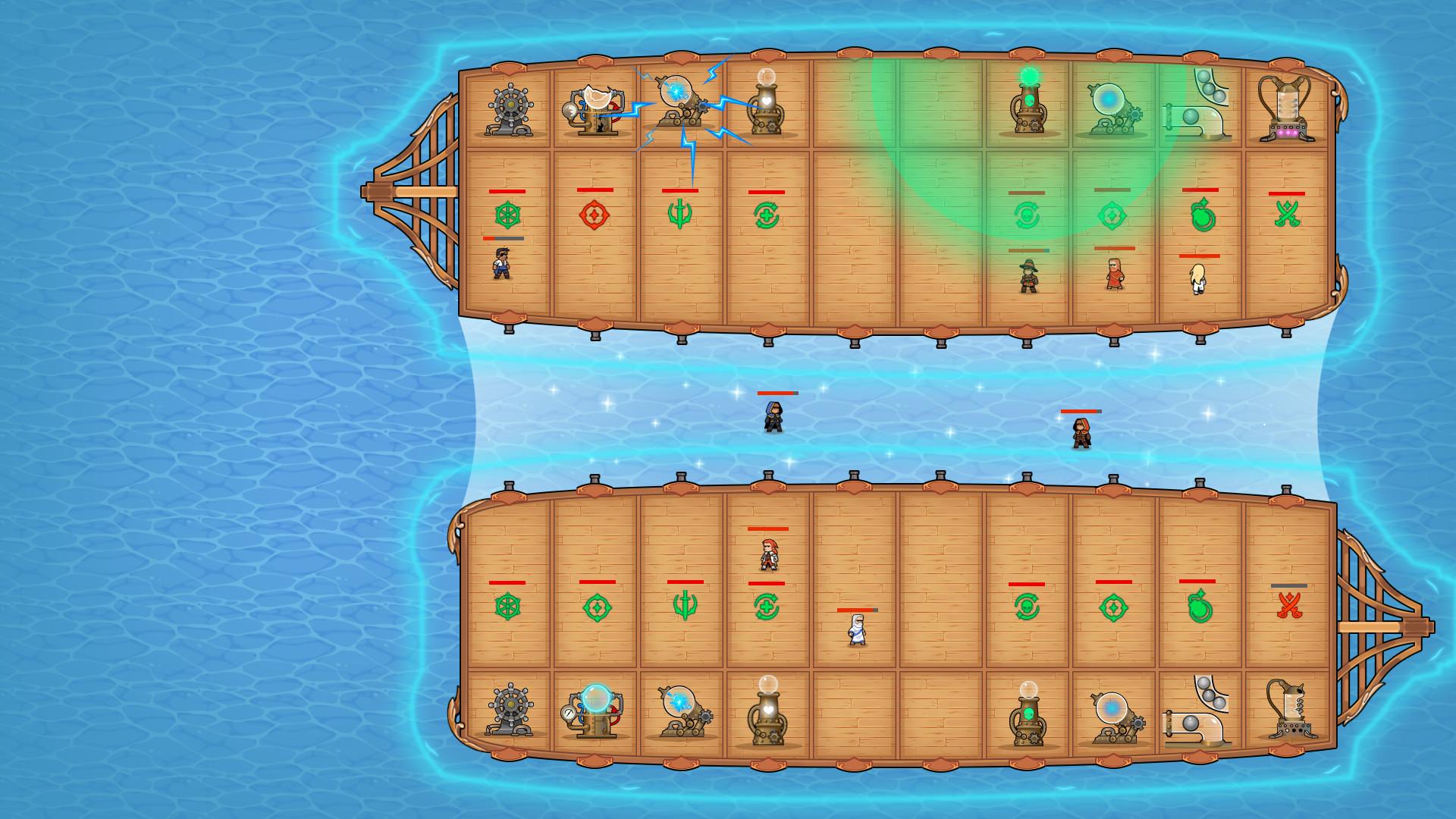Select the upper ship's green helm wheel icon
The image size is (1456, 819).
click(507, 215)
